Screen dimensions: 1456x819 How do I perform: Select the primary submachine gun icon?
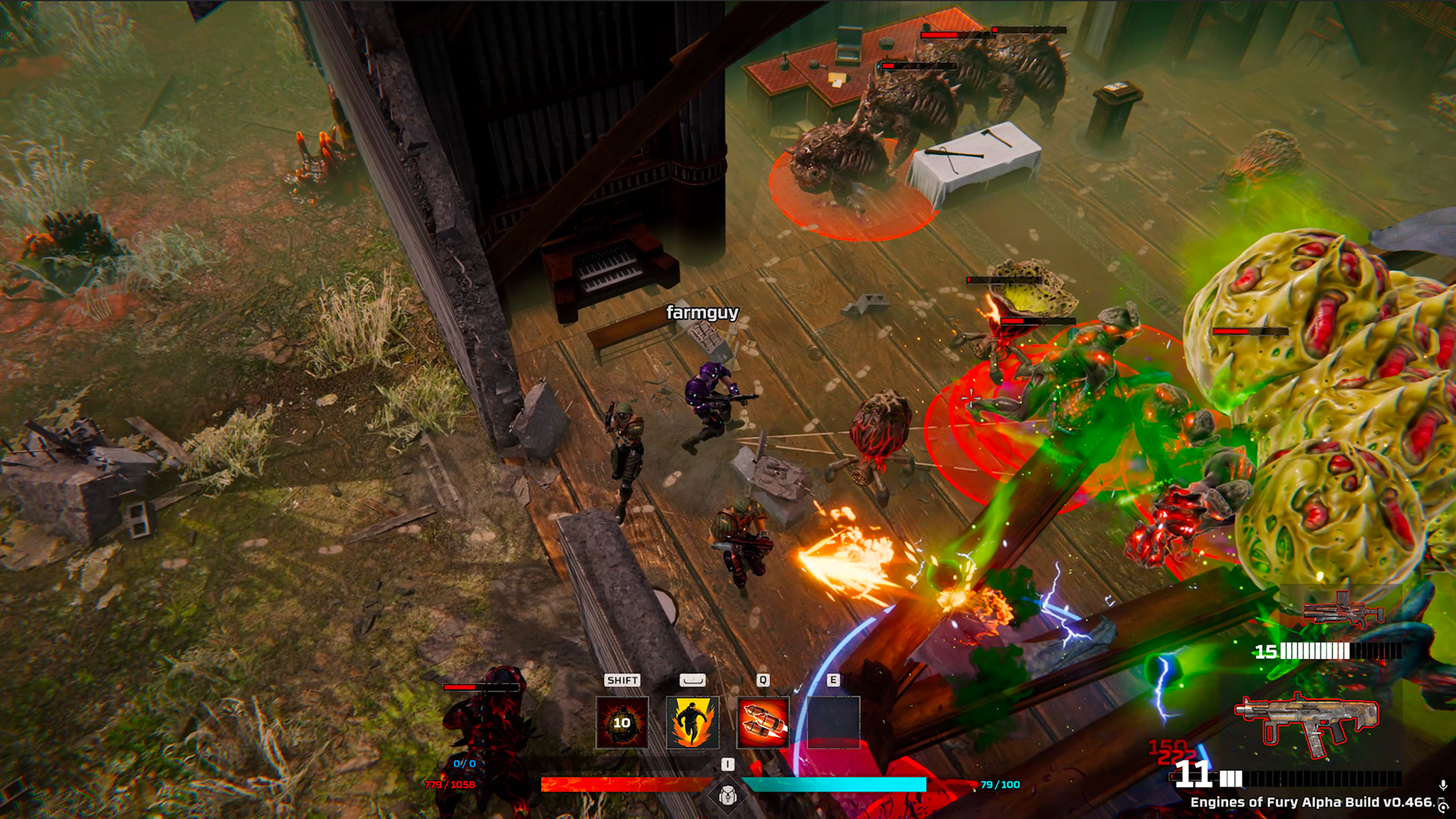(x=1307, y=723)
